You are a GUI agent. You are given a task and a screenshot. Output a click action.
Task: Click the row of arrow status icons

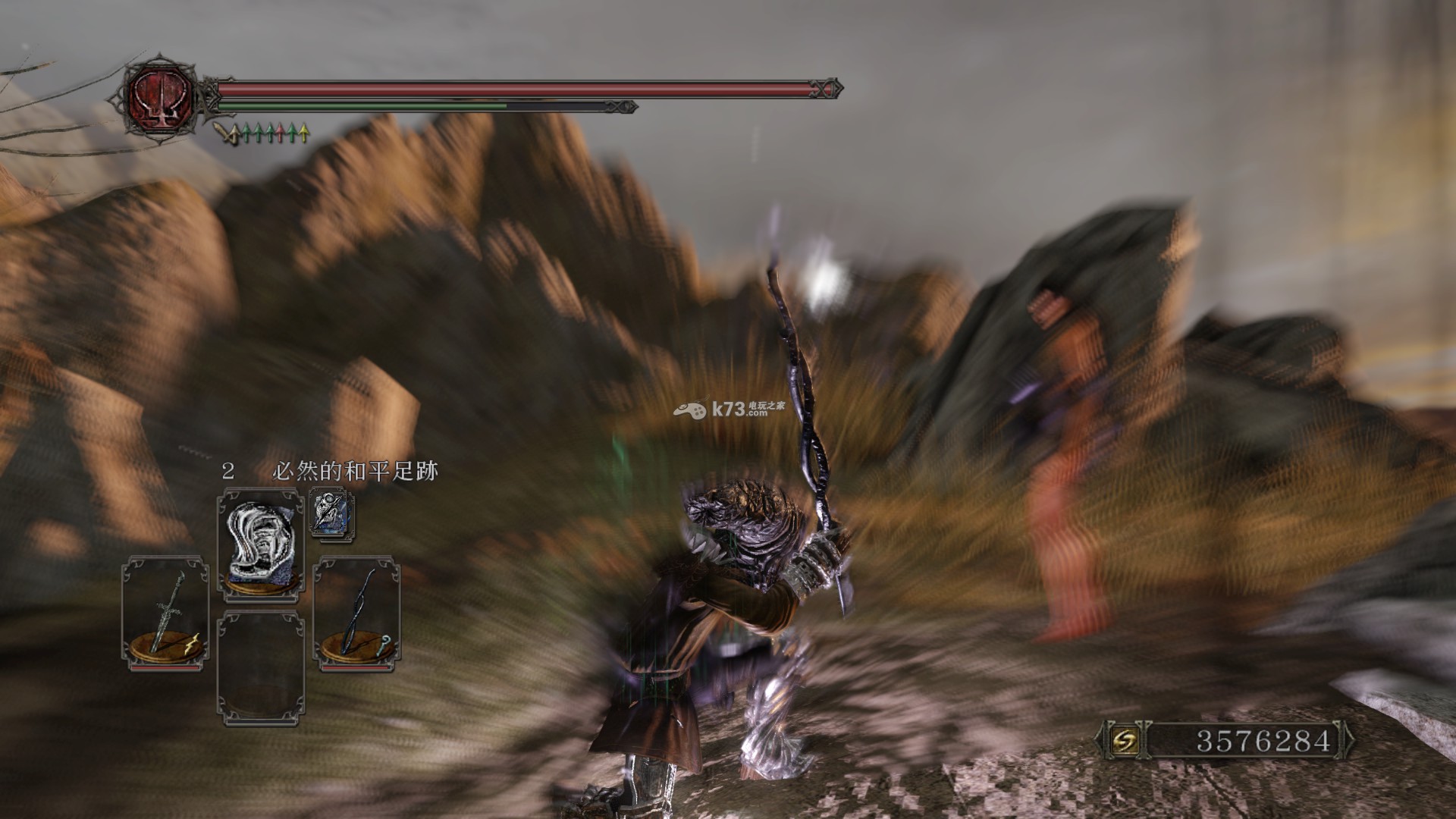[x=262, y=134]
